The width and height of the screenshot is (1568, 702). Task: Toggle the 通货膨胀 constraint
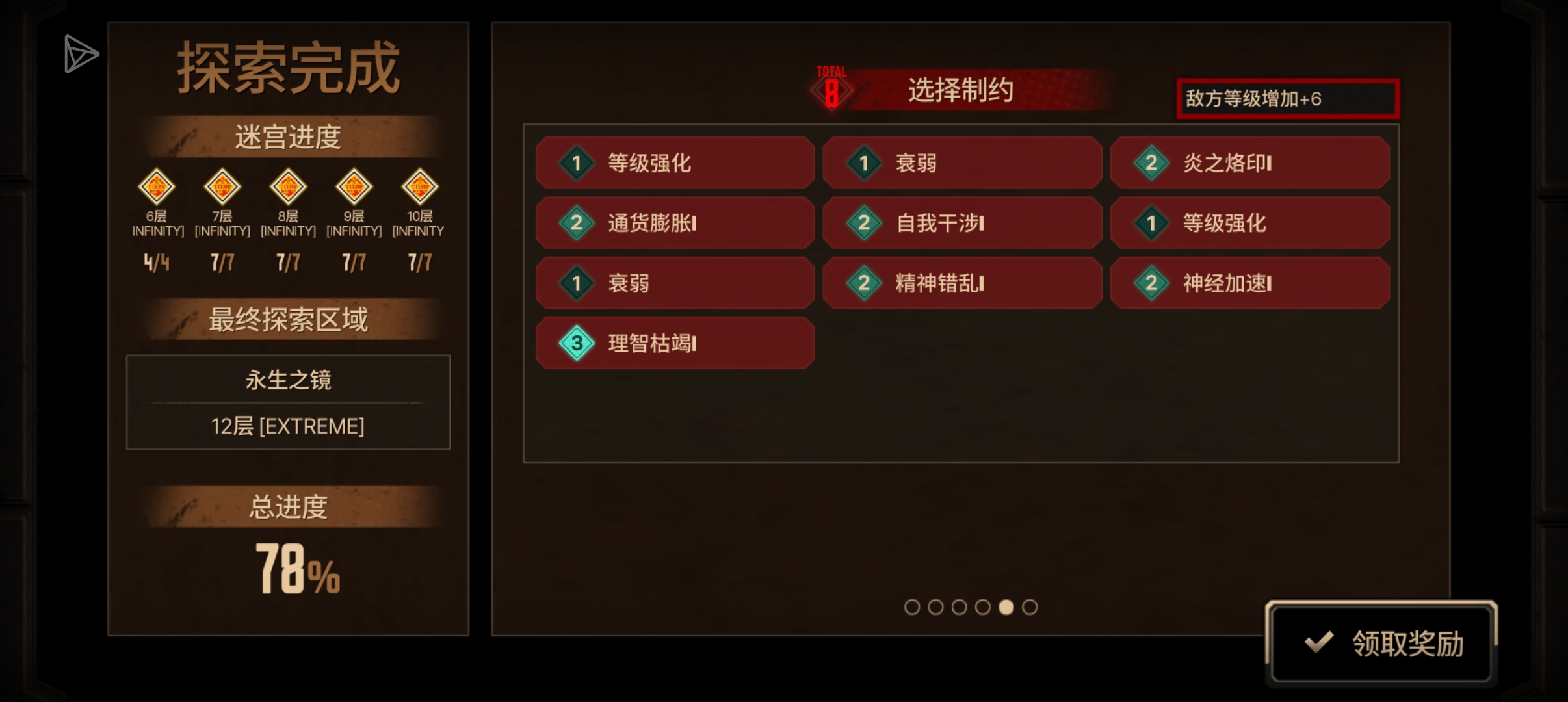tap(674, 223)
